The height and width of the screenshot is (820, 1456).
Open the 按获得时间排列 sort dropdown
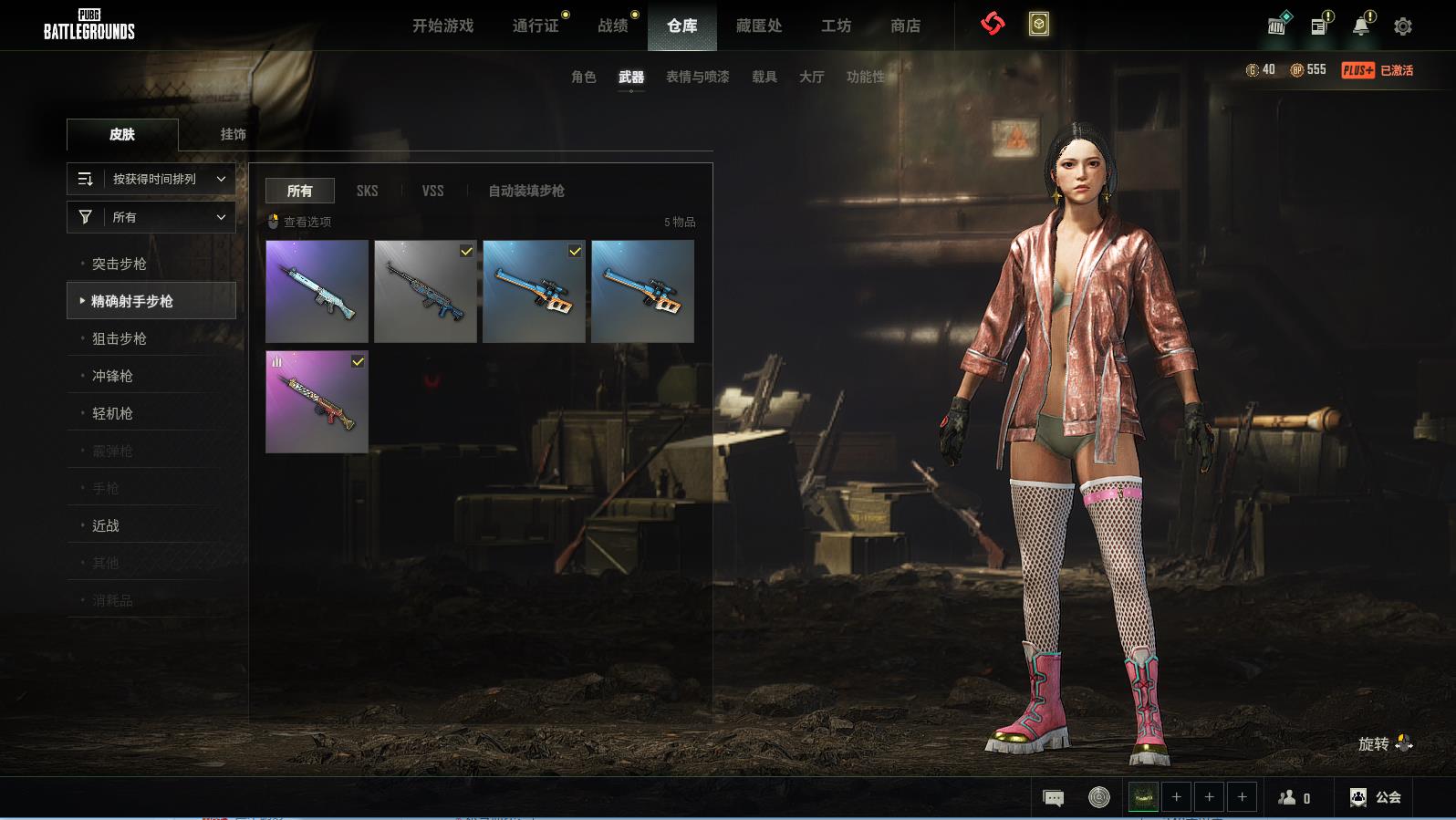tap(151, 179)
